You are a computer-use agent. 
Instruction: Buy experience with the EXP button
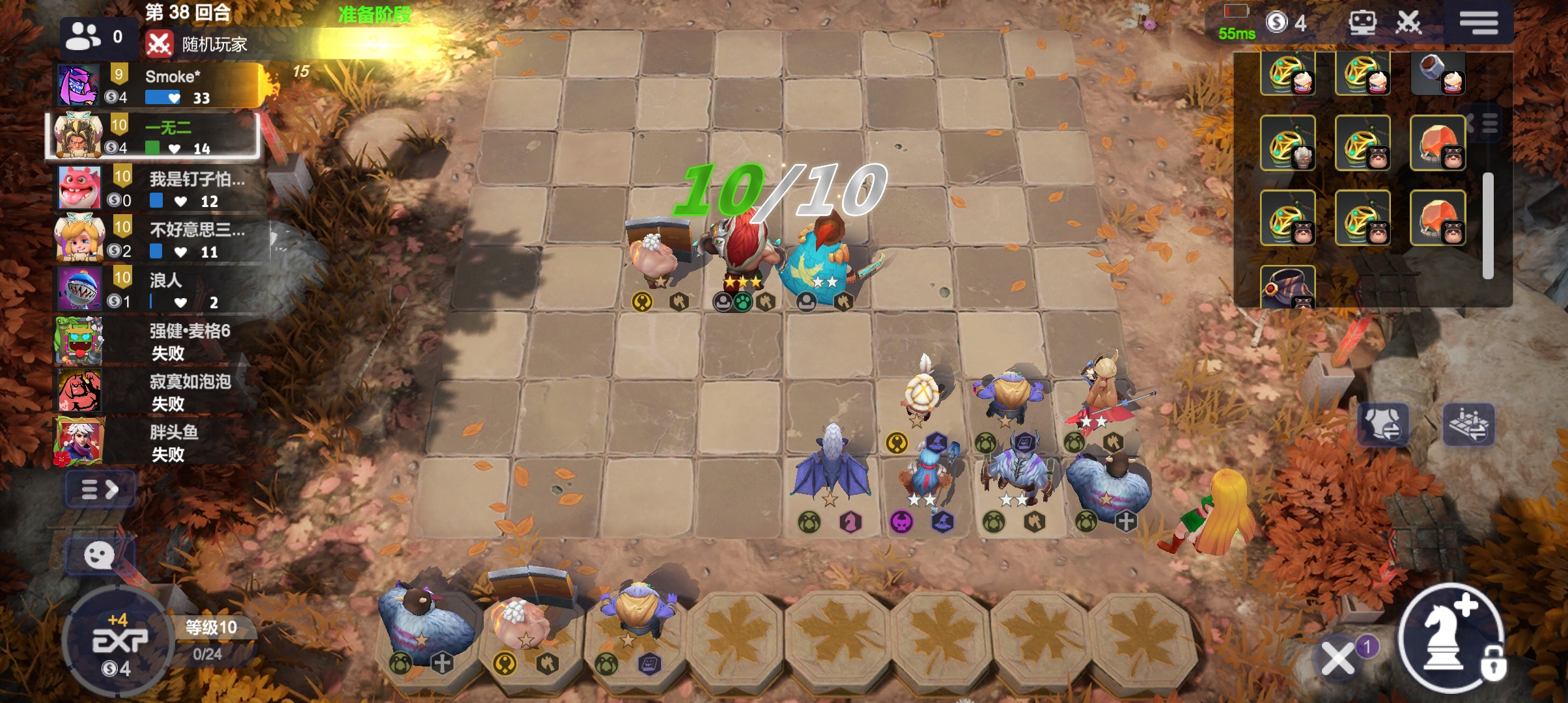(119, 641)
